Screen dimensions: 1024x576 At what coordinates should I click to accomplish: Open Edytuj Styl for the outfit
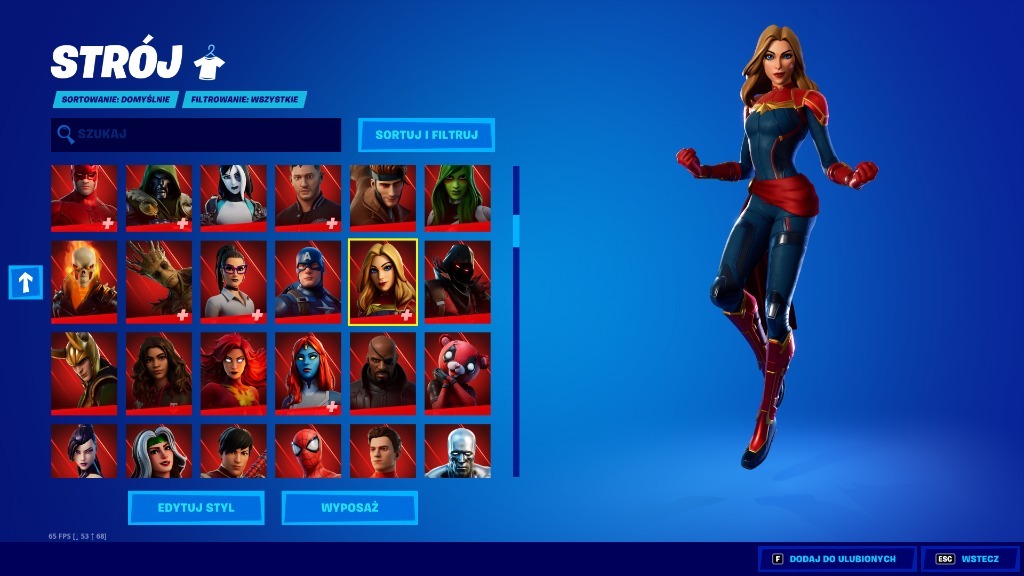(x=196, y=508)
